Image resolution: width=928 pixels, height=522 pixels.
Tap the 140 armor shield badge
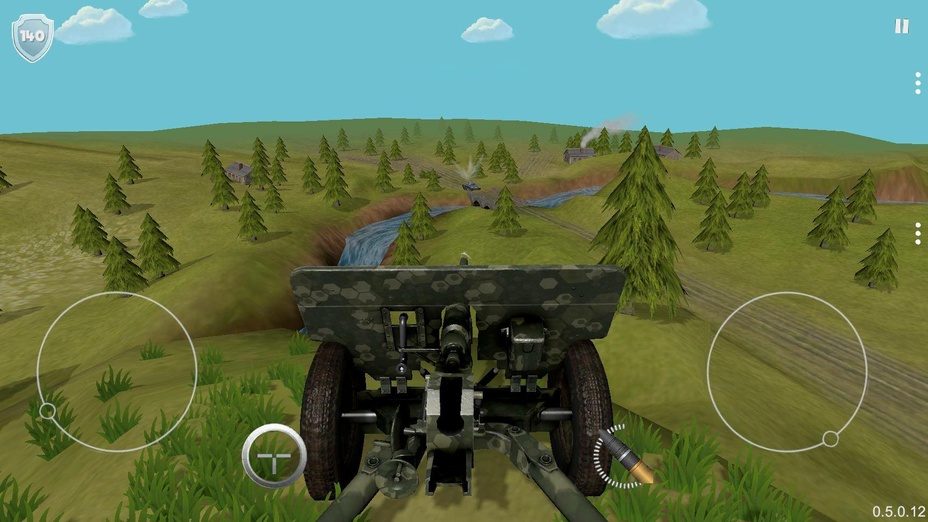[32, 37]
